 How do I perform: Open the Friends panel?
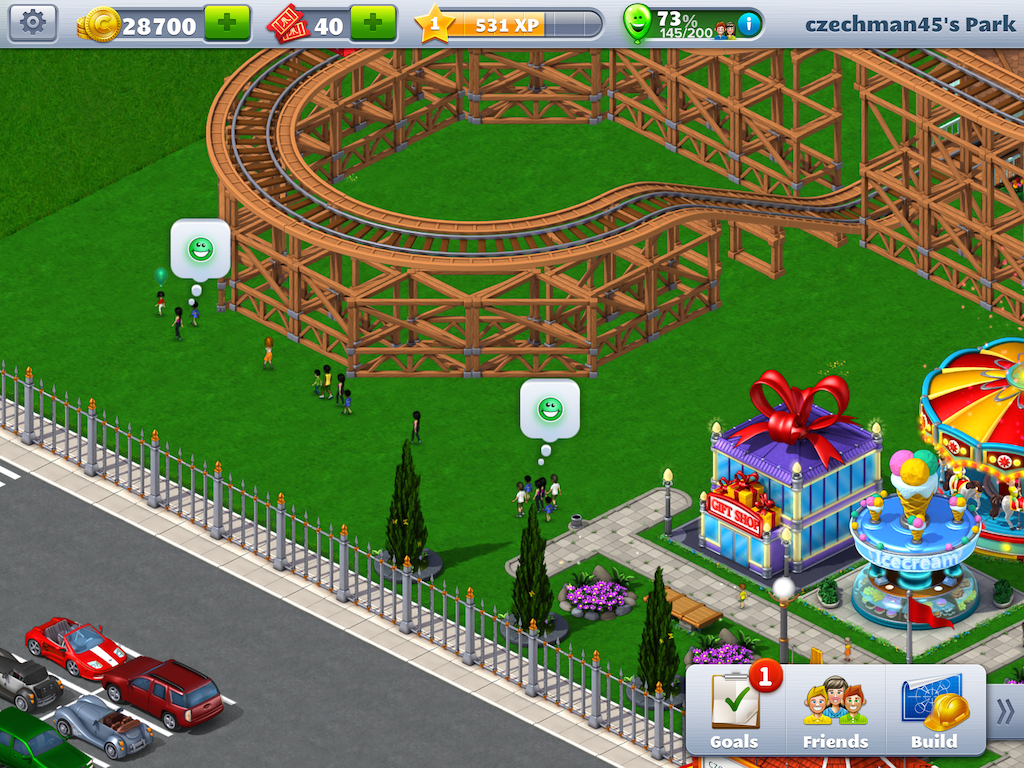(835, 711)
